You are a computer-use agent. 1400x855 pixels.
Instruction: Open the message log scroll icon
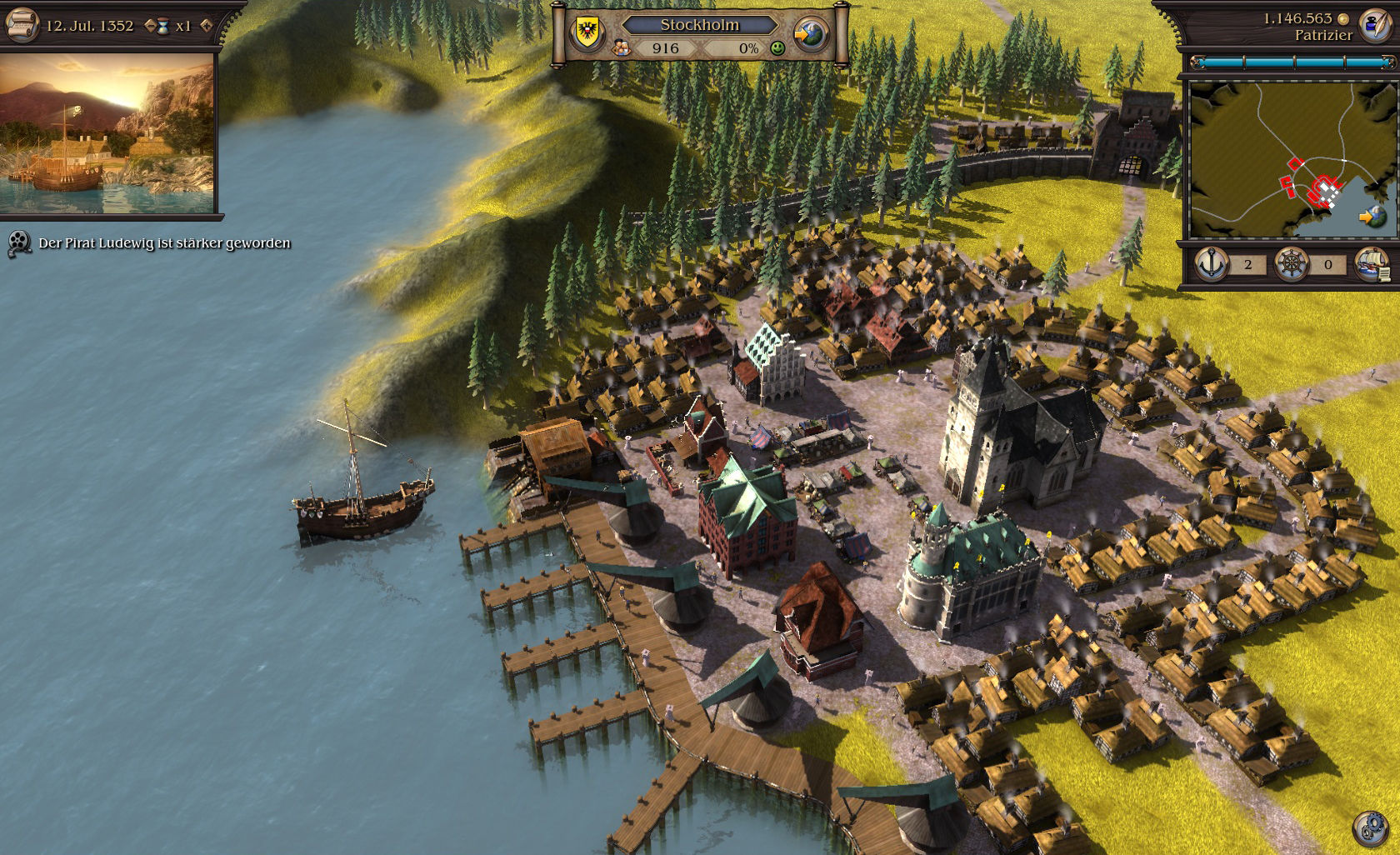[x=22, y=25]
